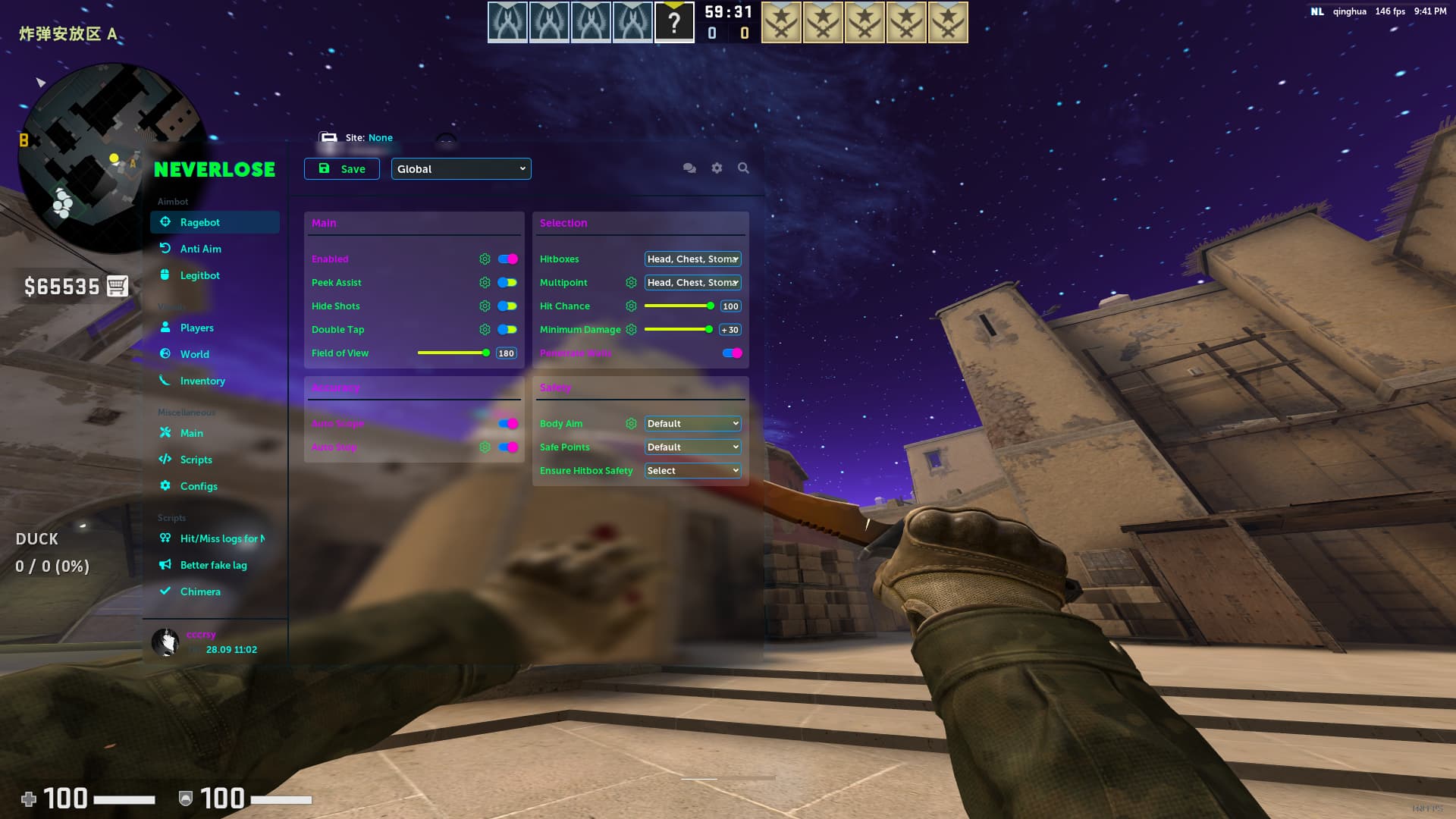Select the Anti Aim menu entry
Viewport: 1456px width, 819px height.
pyautogui.click(x=200, y=249)
